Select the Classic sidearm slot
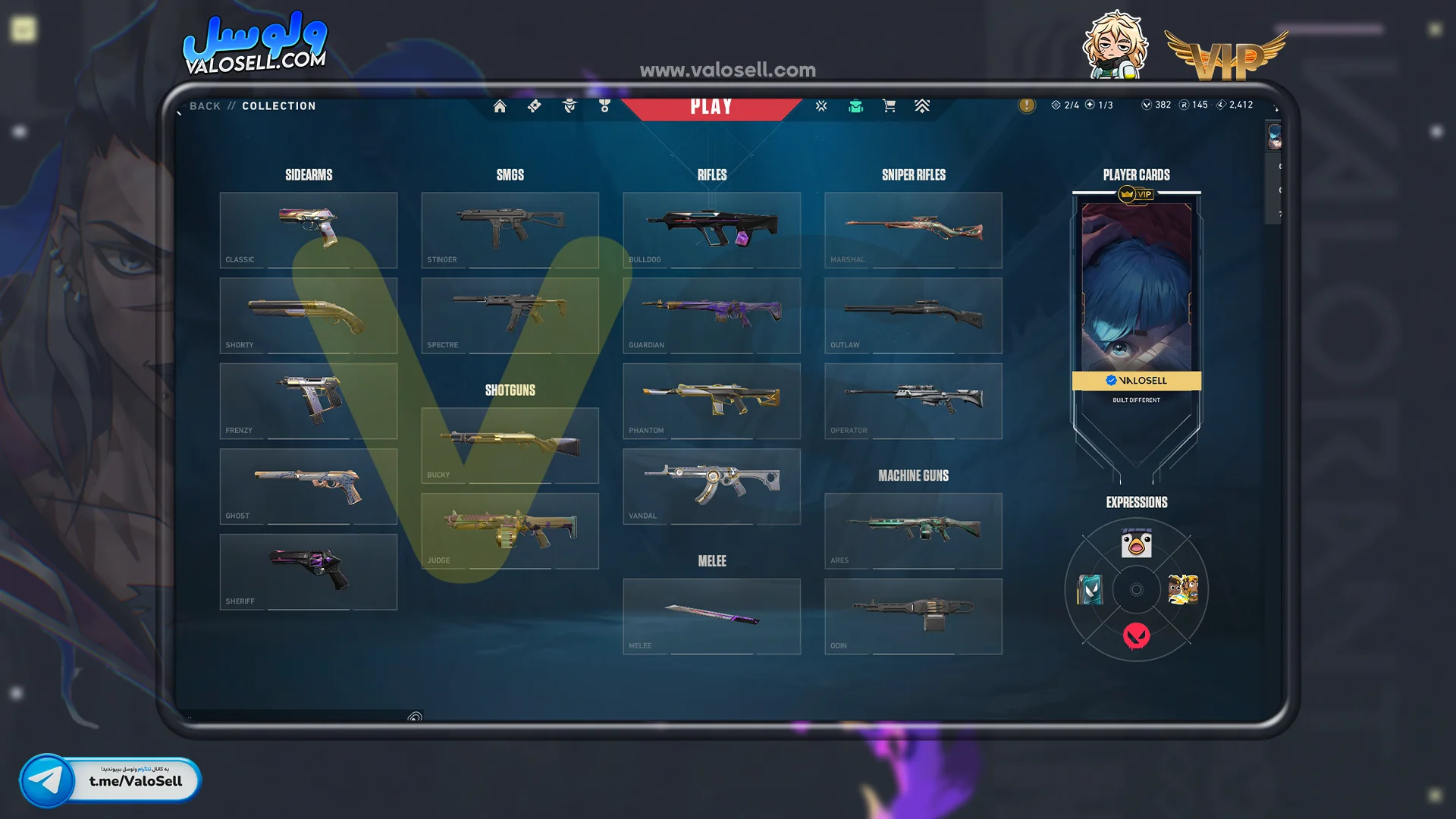The width and height of the screenshot is (1456, 819). click(x=309, y=230)
